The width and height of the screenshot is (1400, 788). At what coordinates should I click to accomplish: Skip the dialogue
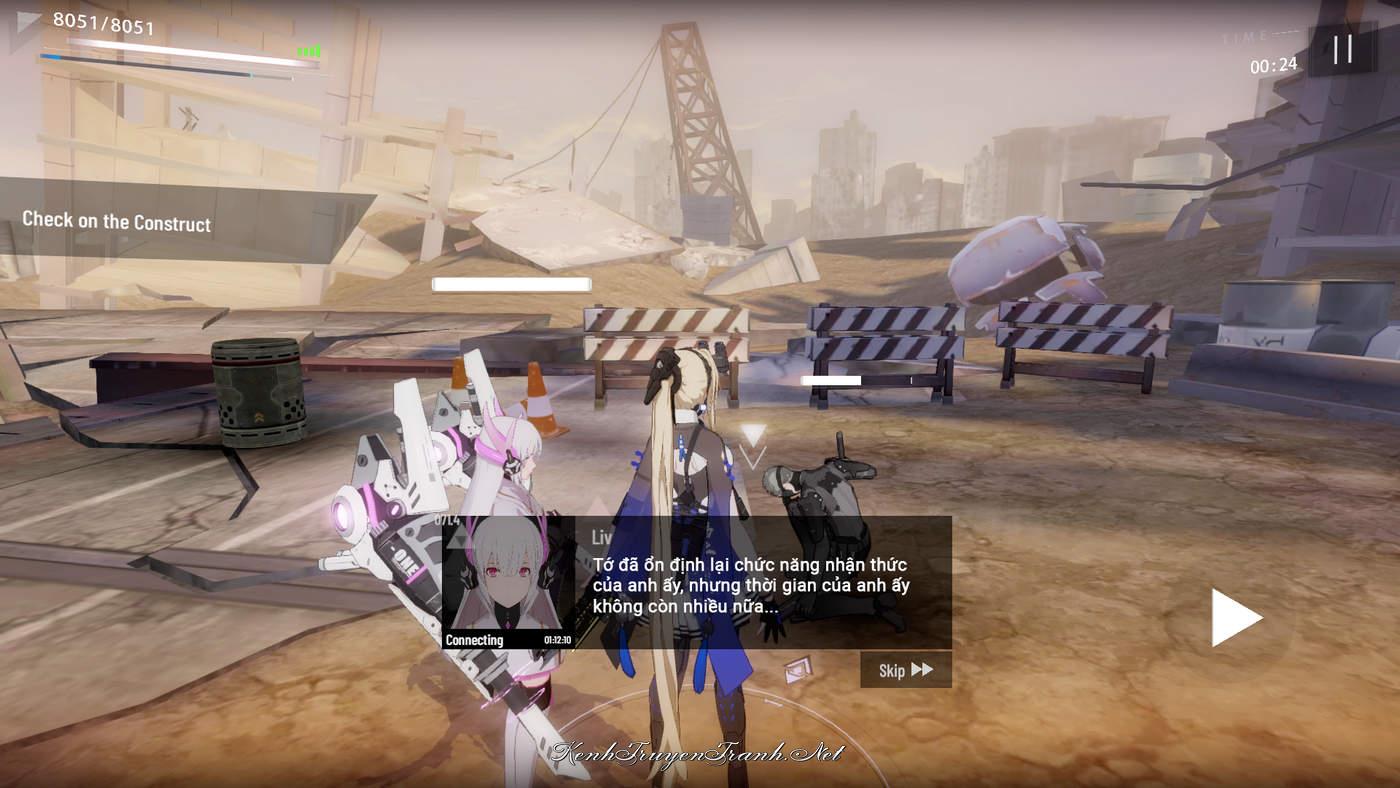coord(905,670)
